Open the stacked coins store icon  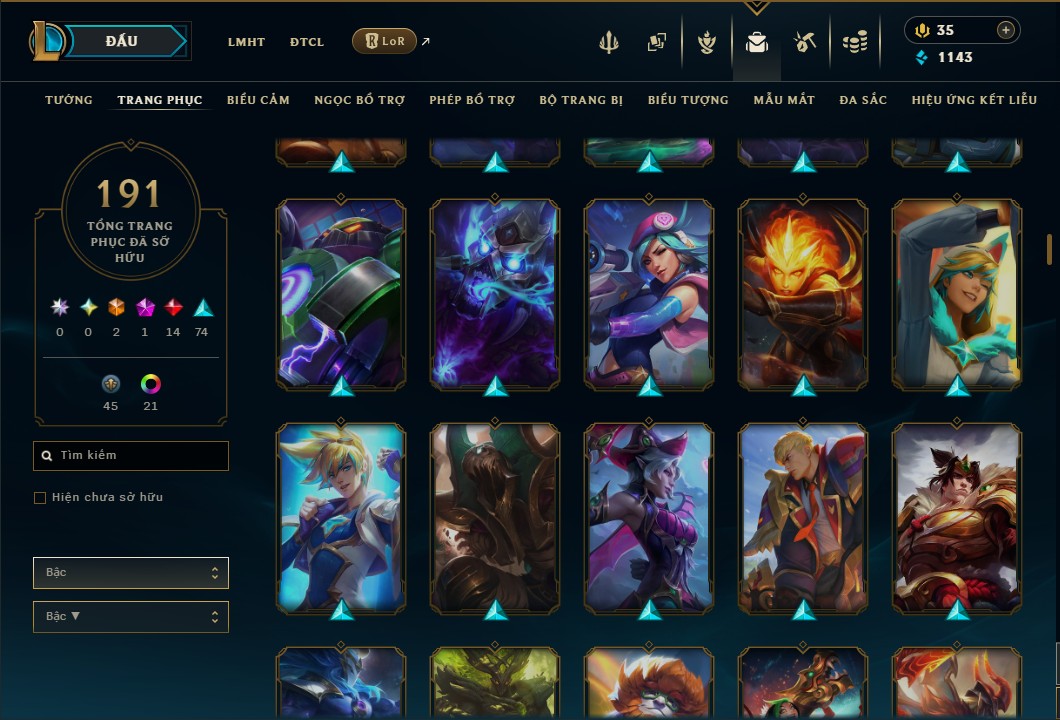tap(854, 42)
